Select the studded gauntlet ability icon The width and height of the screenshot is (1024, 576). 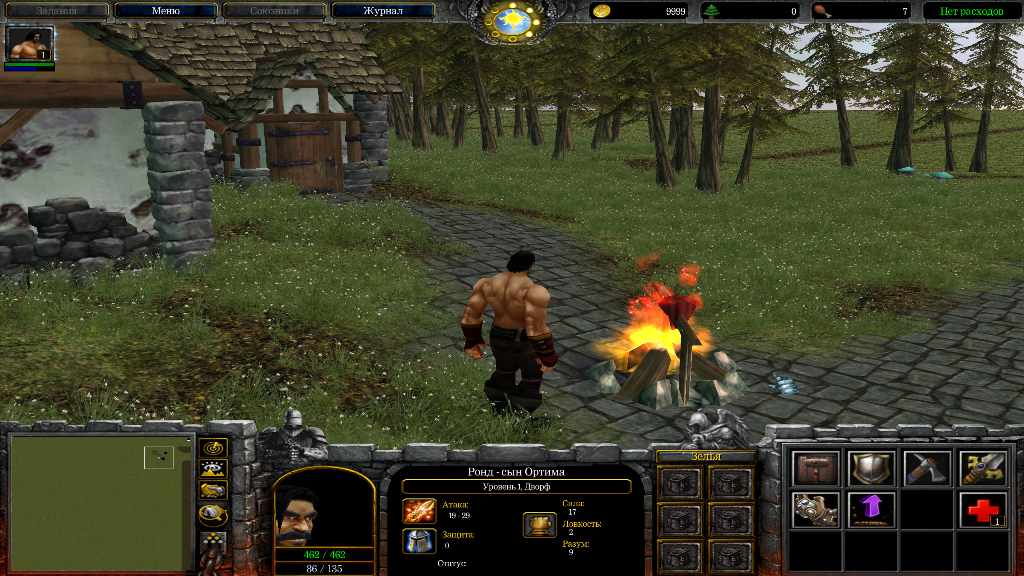pos(816,510)
